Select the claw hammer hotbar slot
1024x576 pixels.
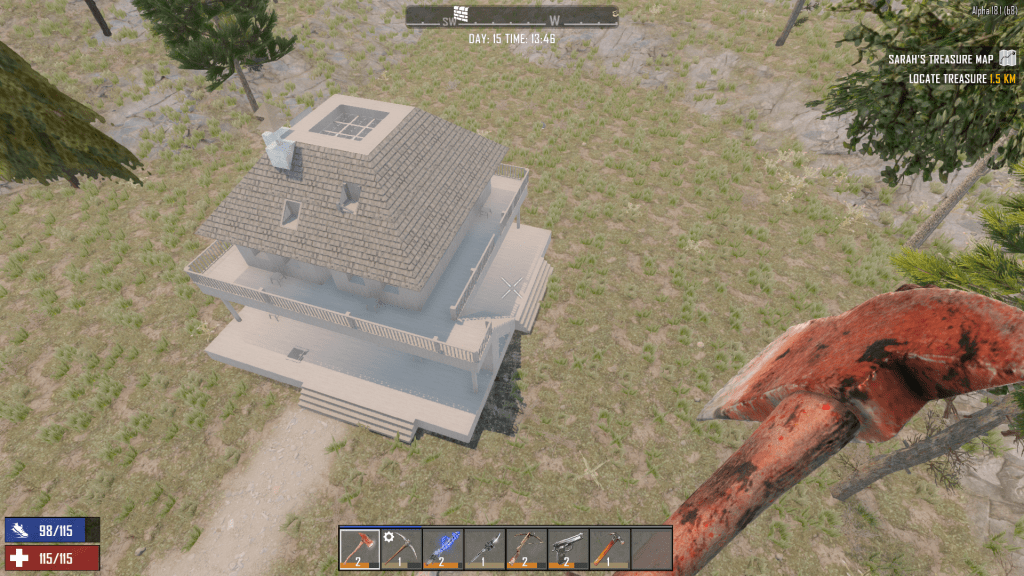pos(609,548)
